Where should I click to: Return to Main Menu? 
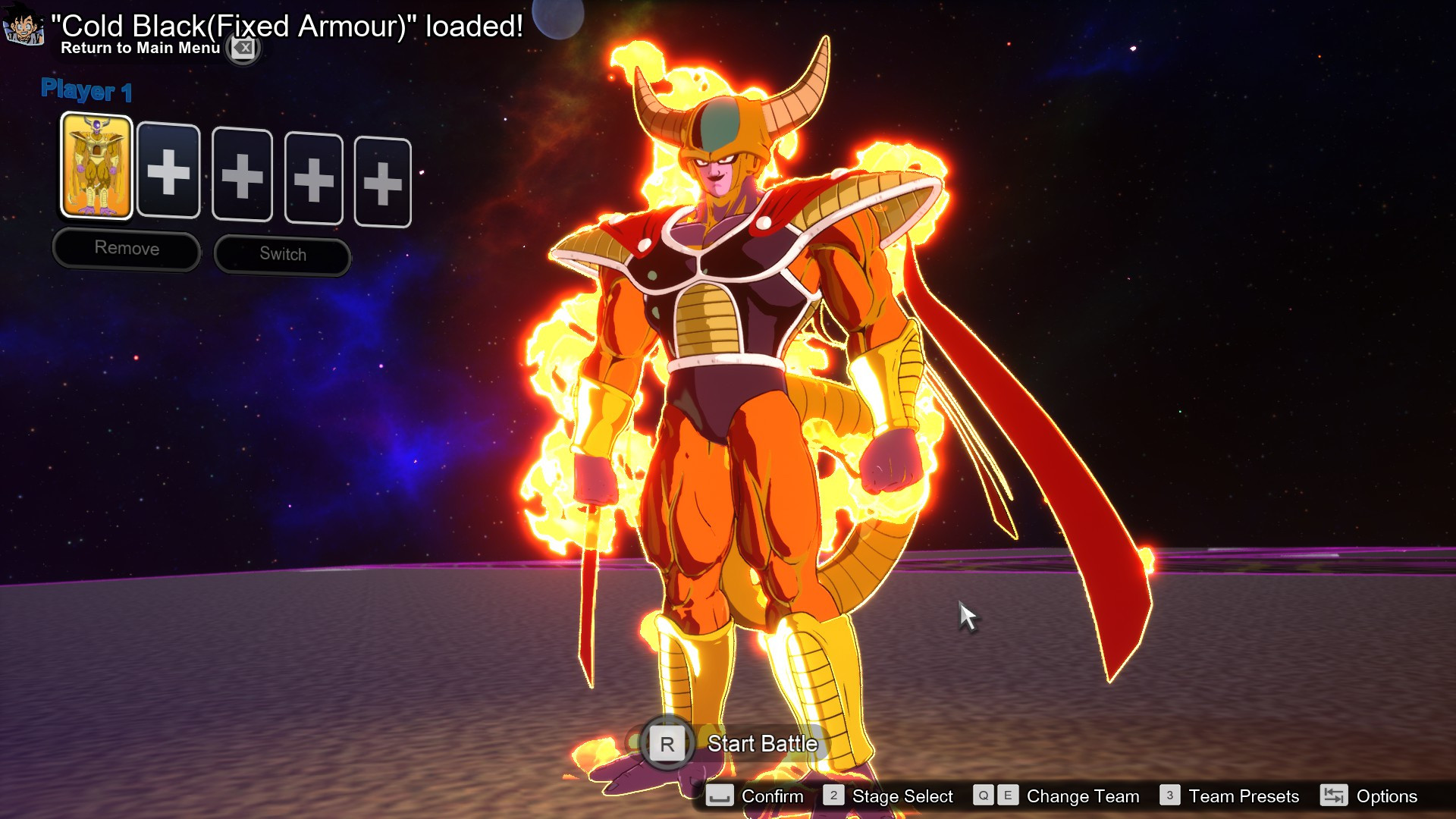pyautogui.click(x=139, y=48)
